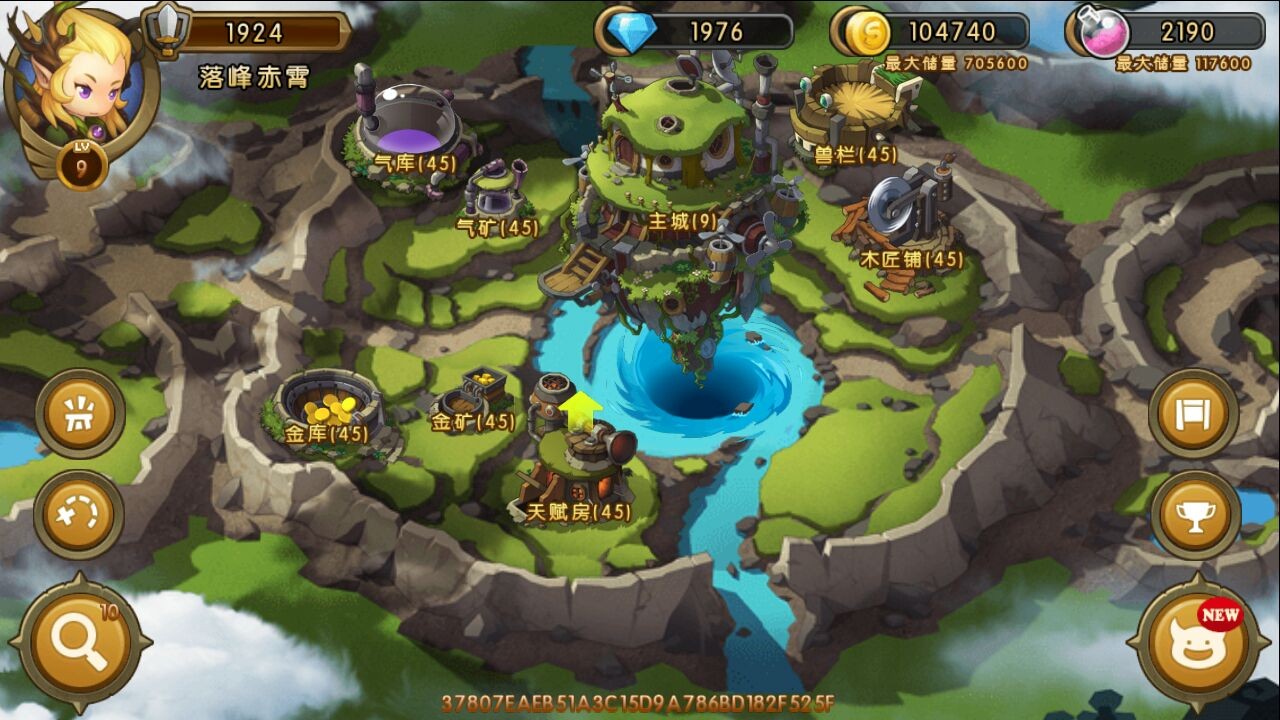Click the yellow upgrade arrow indicator
1280x720 pixels.
pyautogui.click(x=580, y=410)
